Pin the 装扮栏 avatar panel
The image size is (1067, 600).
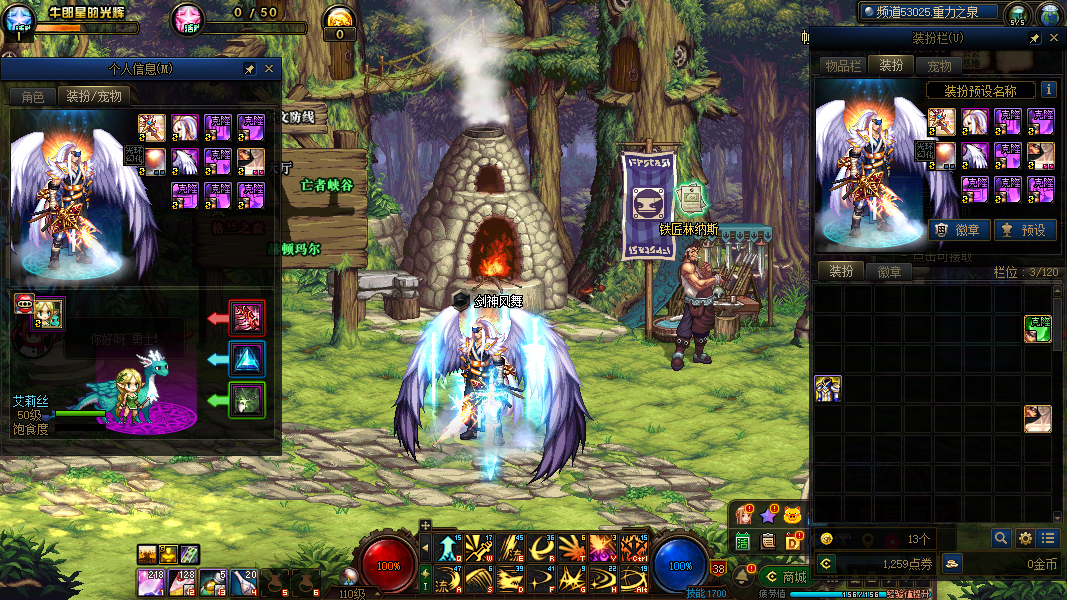[x=1035, y=38]
